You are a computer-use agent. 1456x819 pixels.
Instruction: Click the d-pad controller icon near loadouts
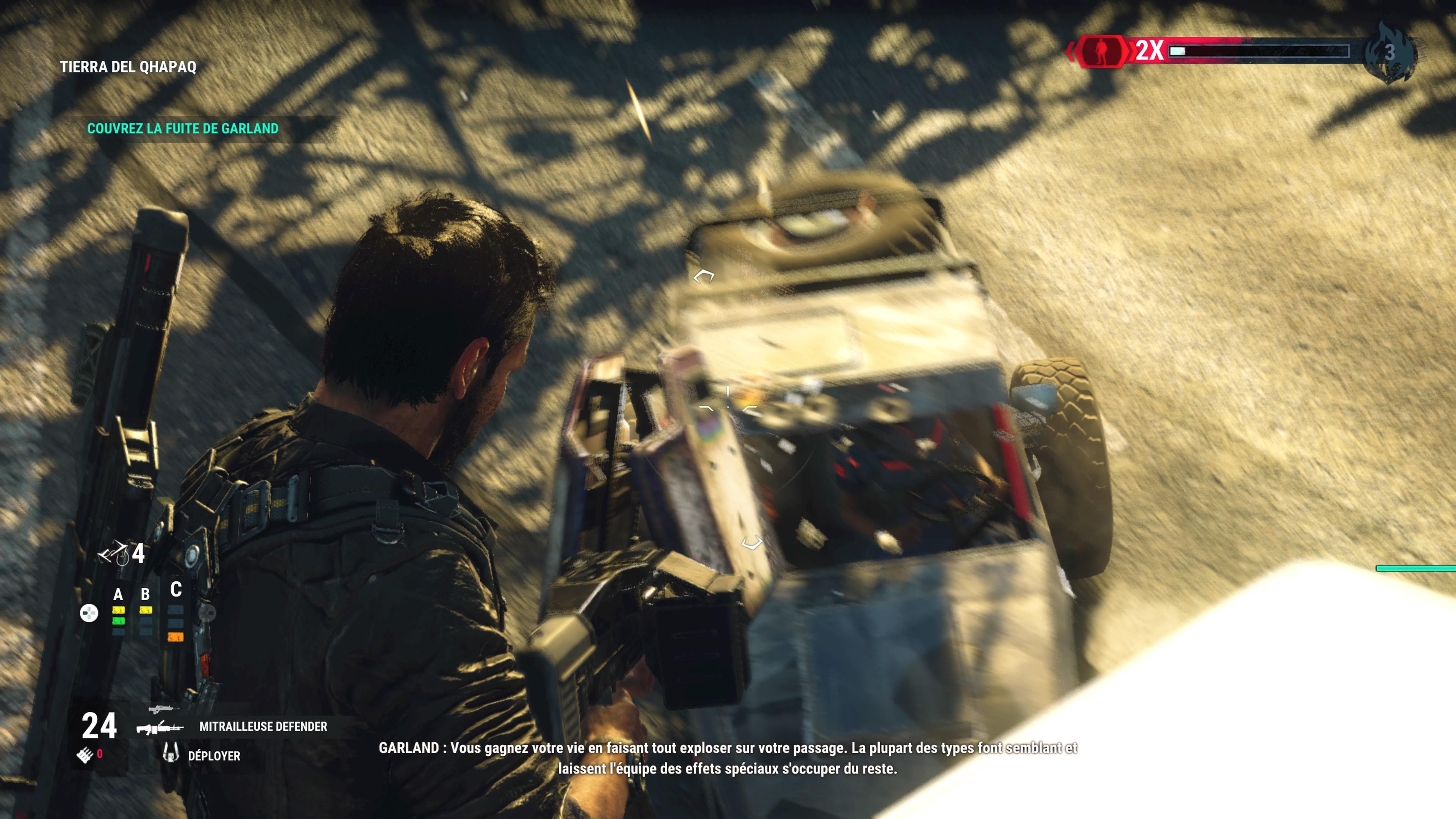90,613
